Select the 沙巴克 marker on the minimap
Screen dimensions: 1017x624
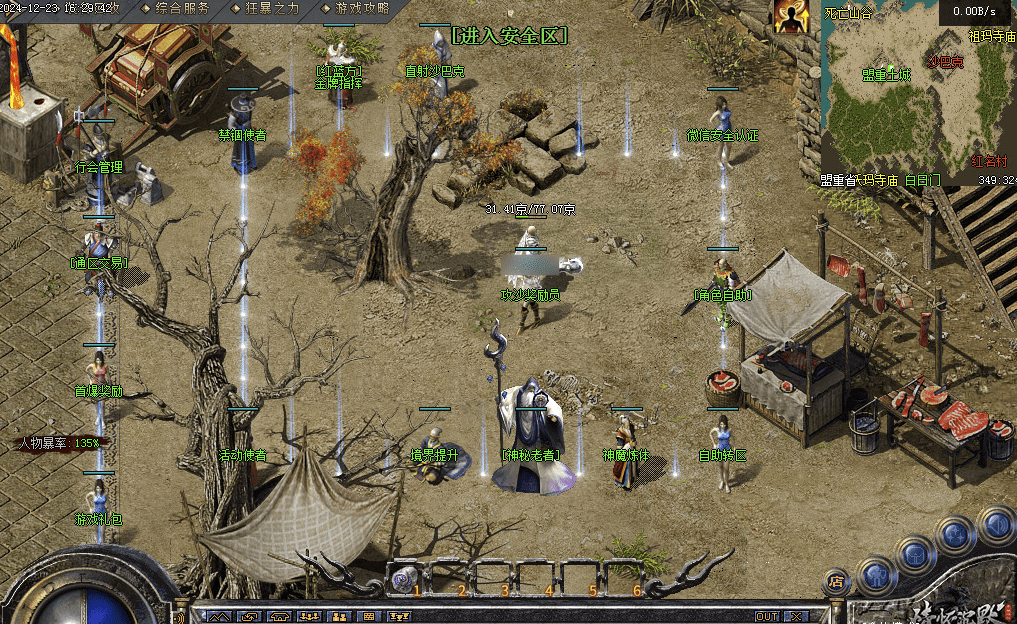click(944, 62)
